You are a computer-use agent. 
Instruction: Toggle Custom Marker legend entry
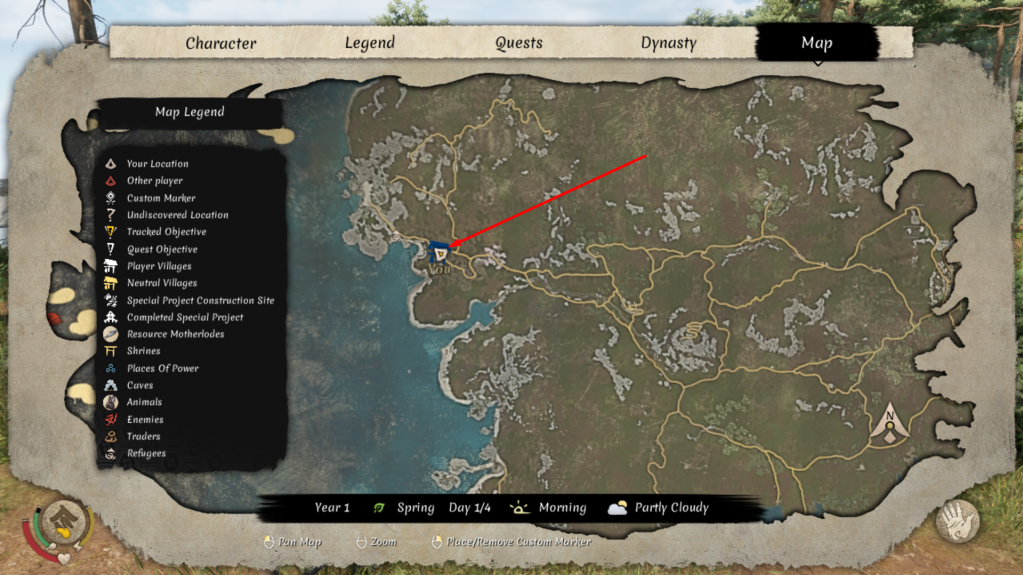point(160,198)
